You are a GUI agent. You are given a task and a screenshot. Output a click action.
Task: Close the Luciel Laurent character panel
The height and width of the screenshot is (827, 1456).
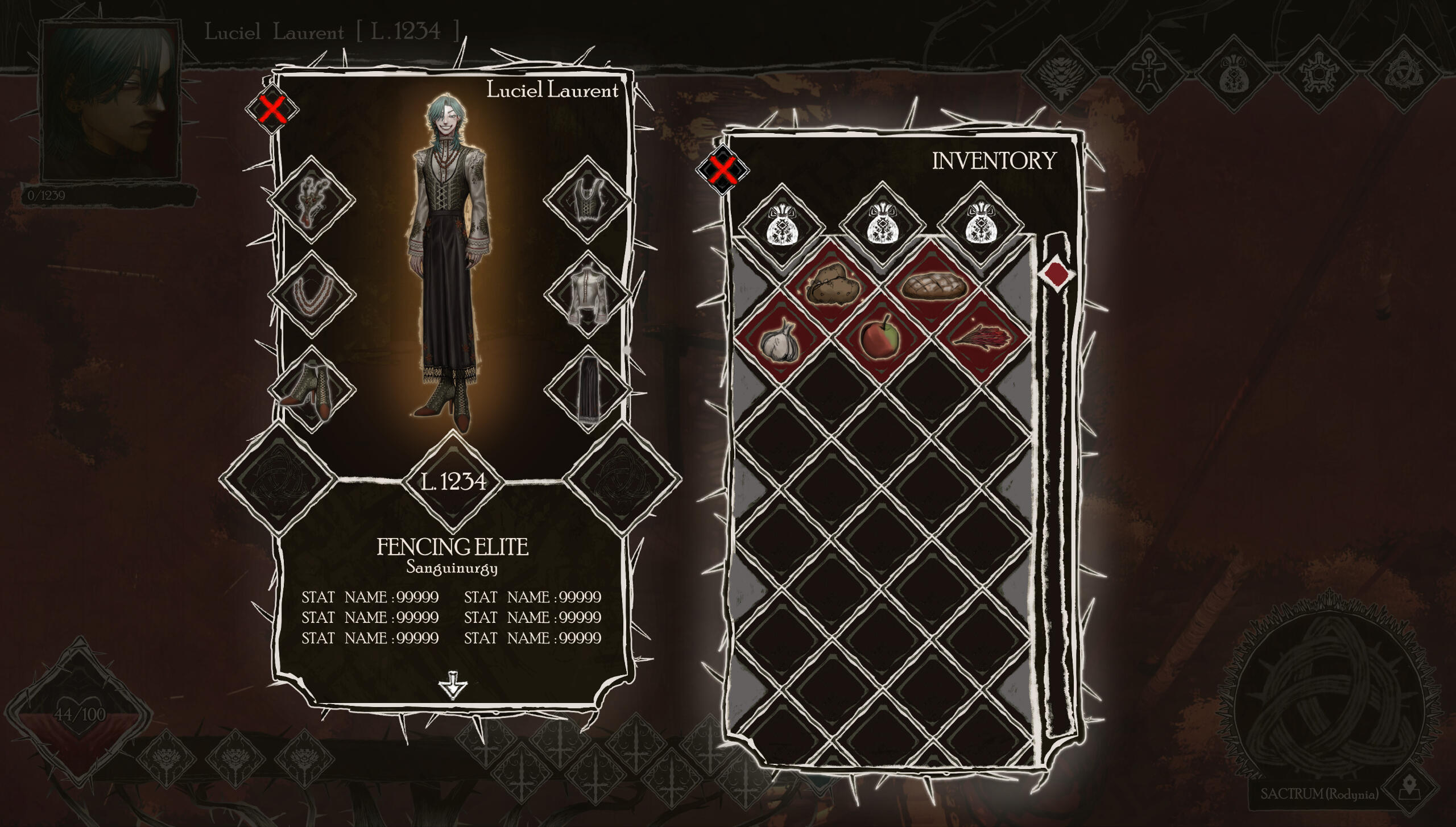point(272,109)
